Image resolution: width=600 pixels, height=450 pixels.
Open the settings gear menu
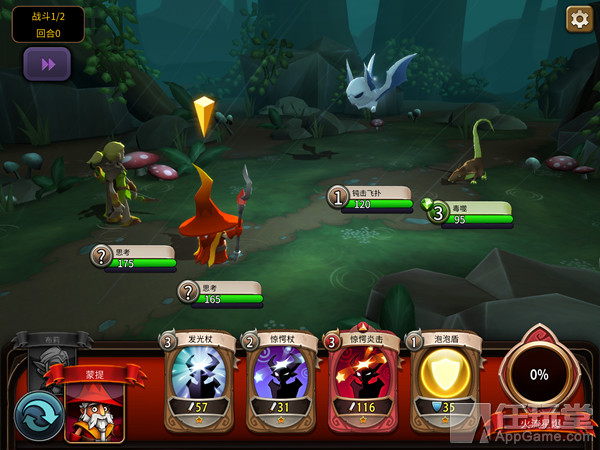point(579,18)
